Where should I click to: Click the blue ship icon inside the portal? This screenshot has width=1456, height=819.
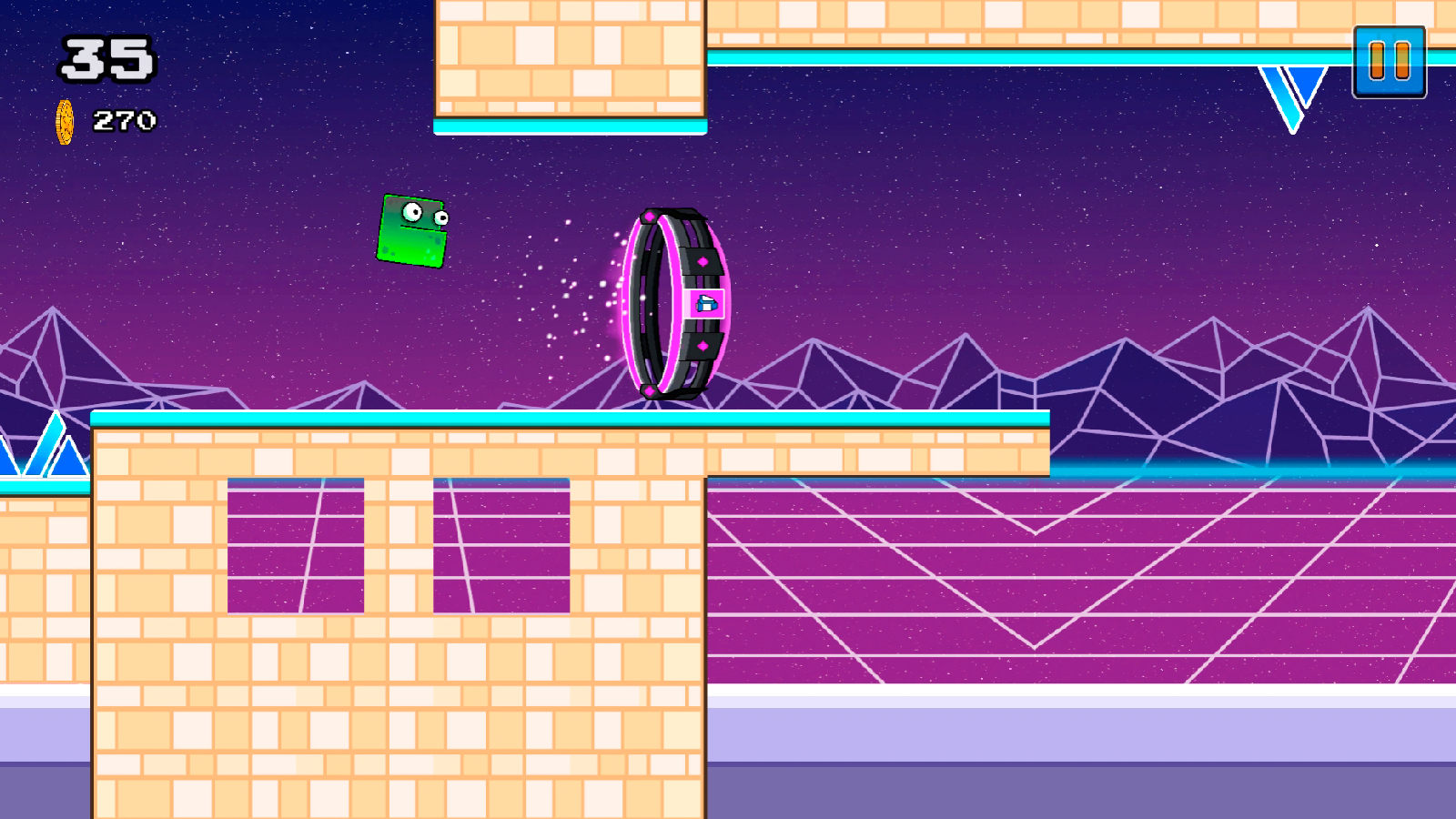706,303
